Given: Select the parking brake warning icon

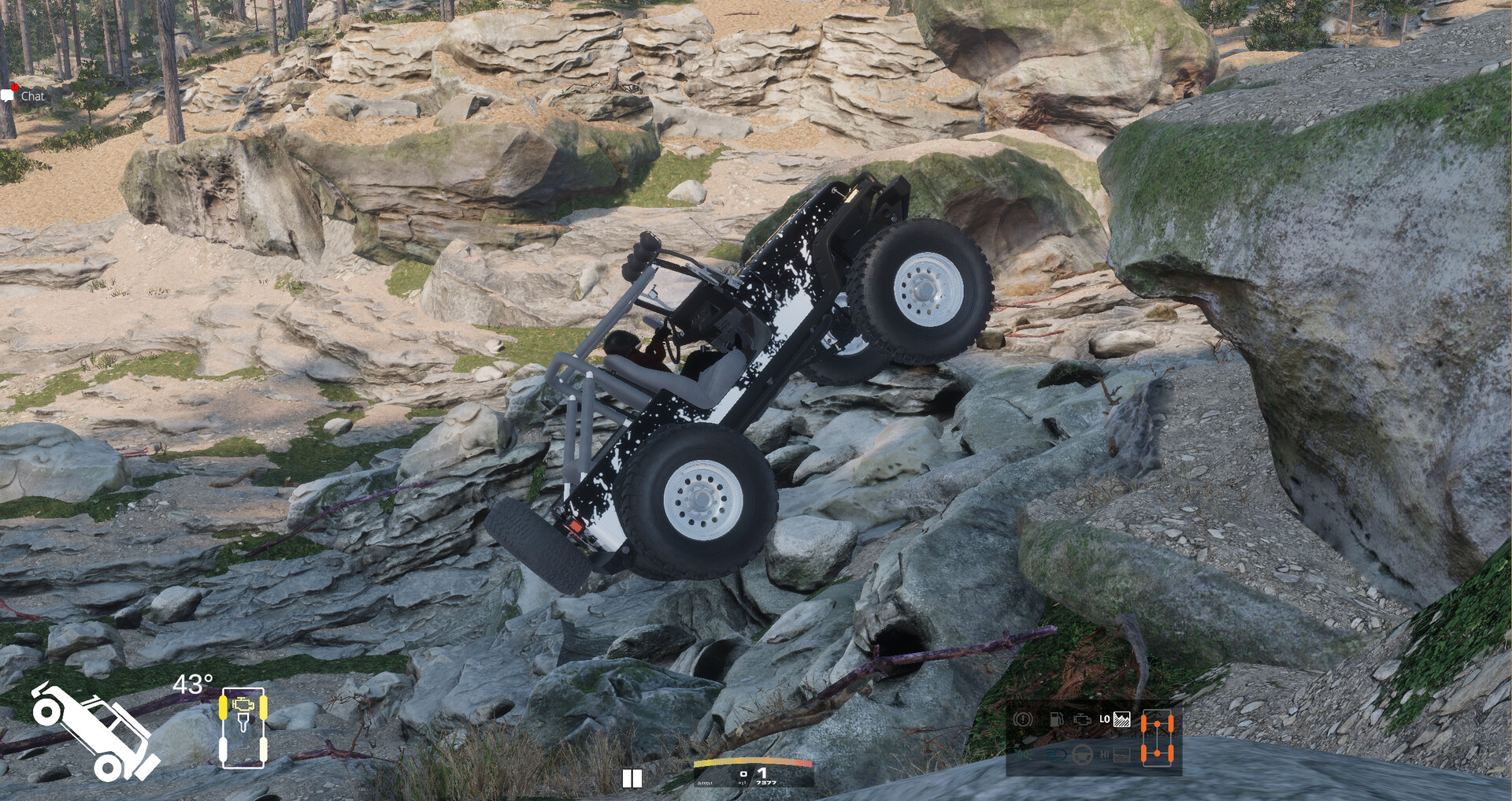Looking at the screenshot, I should [1023, 719].
